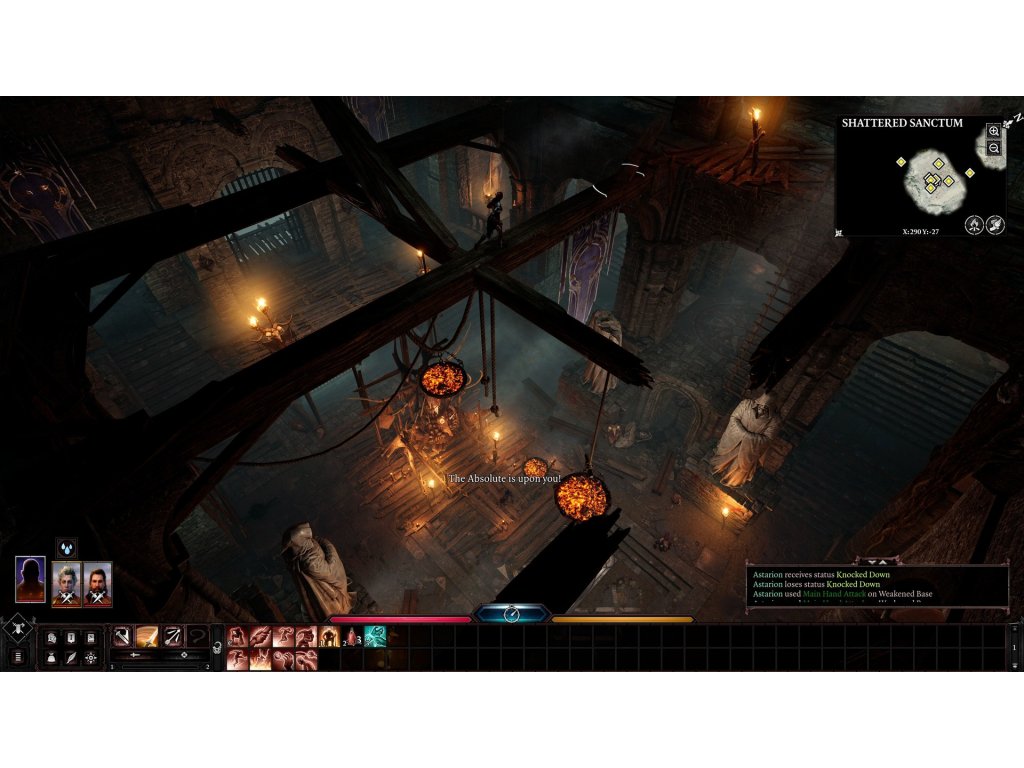Click the feather quill journal icon
Screen dimensions: 1024x768
pyautogui.click(x=71, y=657)
